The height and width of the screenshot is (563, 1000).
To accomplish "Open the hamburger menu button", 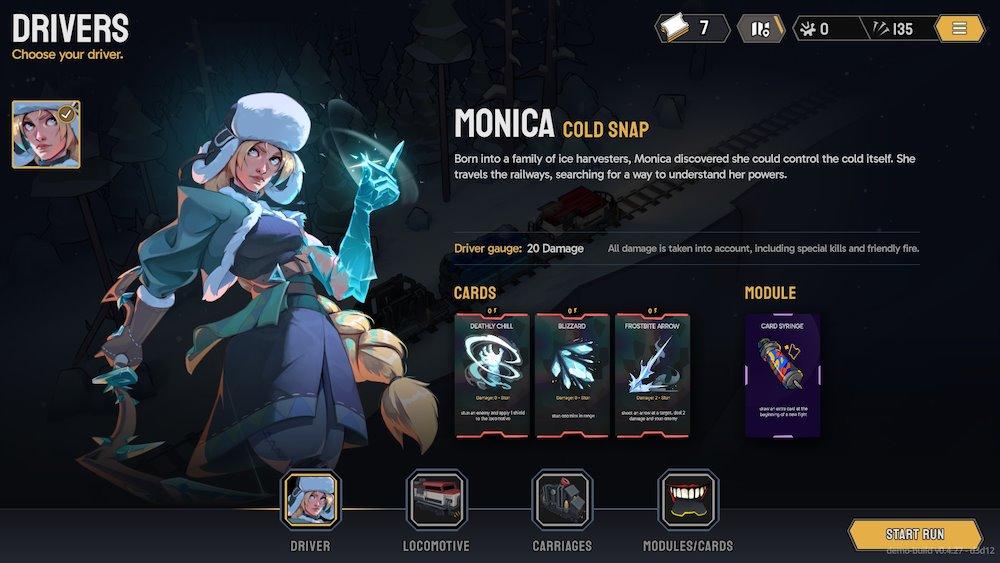I will coord(959,28).
